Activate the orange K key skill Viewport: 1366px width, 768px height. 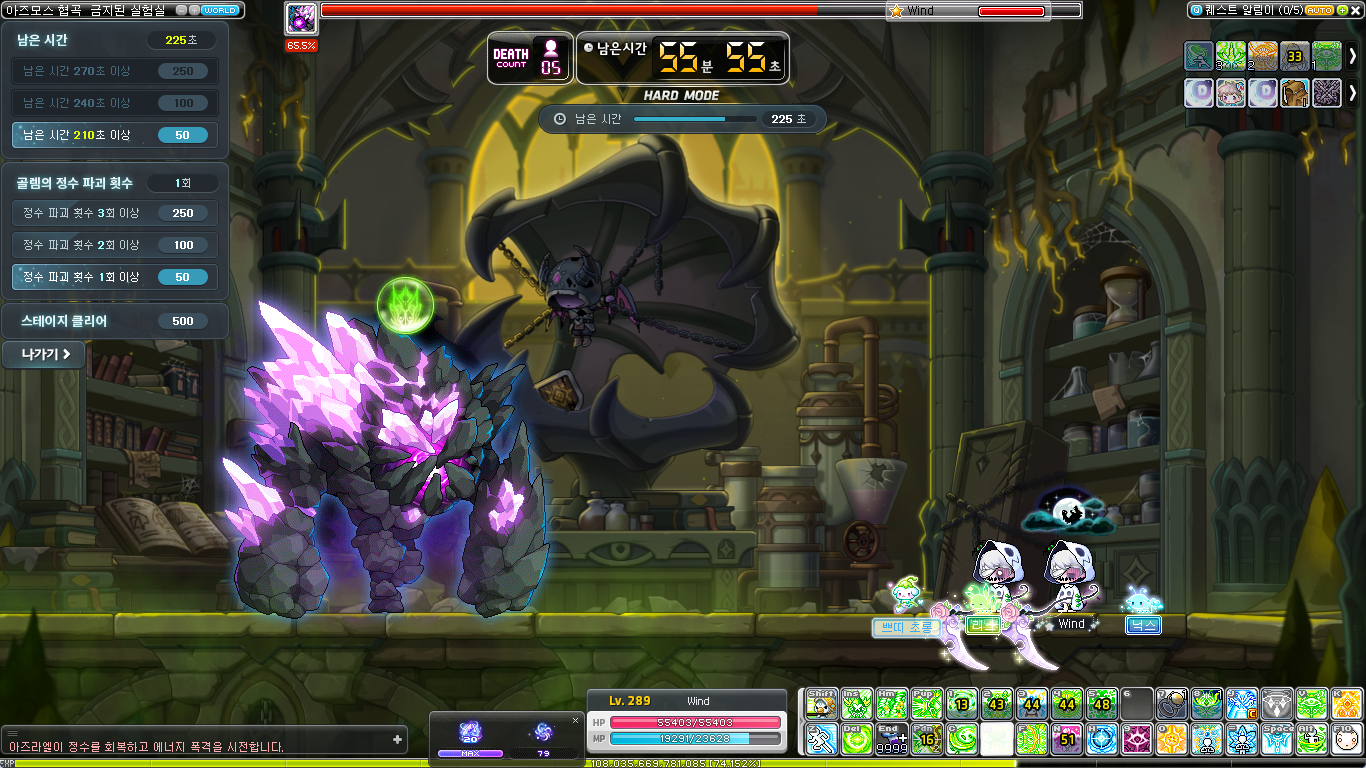click(x=1345, y=704)
